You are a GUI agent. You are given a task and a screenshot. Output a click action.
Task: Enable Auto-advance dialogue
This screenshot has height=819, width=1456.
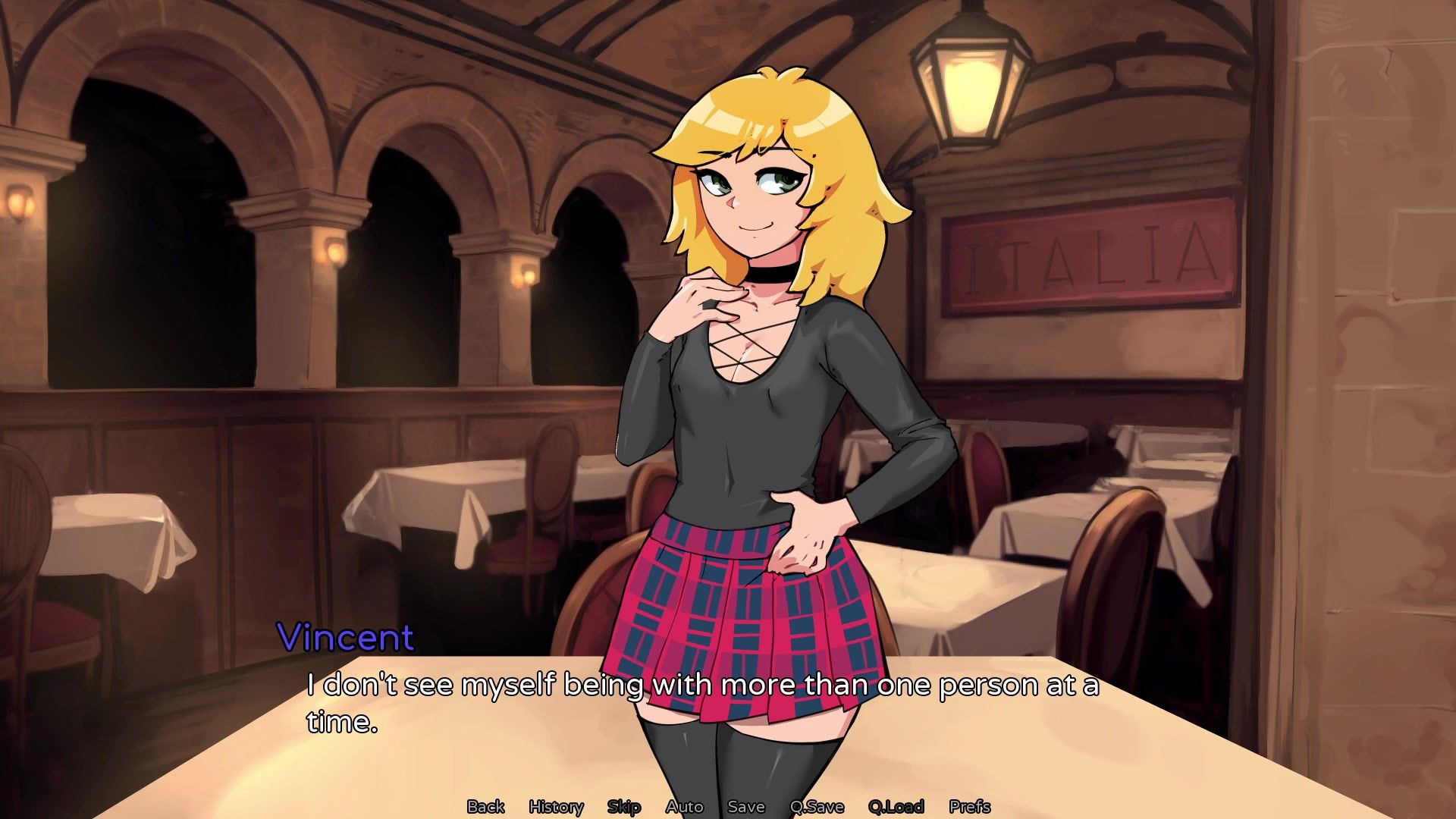point(684,806)
